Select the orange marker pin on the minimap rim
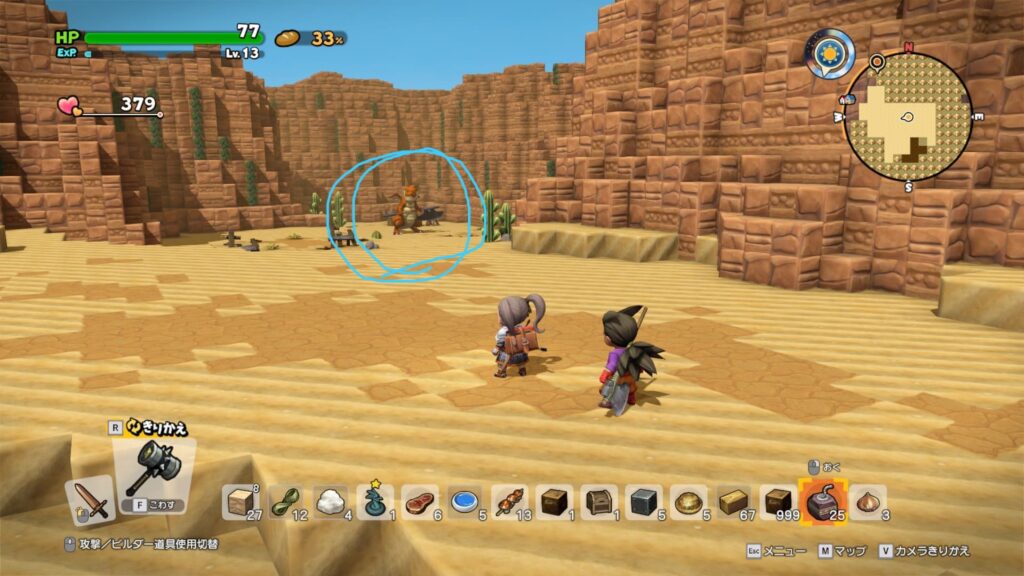The image size is (1024, 576). 877,62
